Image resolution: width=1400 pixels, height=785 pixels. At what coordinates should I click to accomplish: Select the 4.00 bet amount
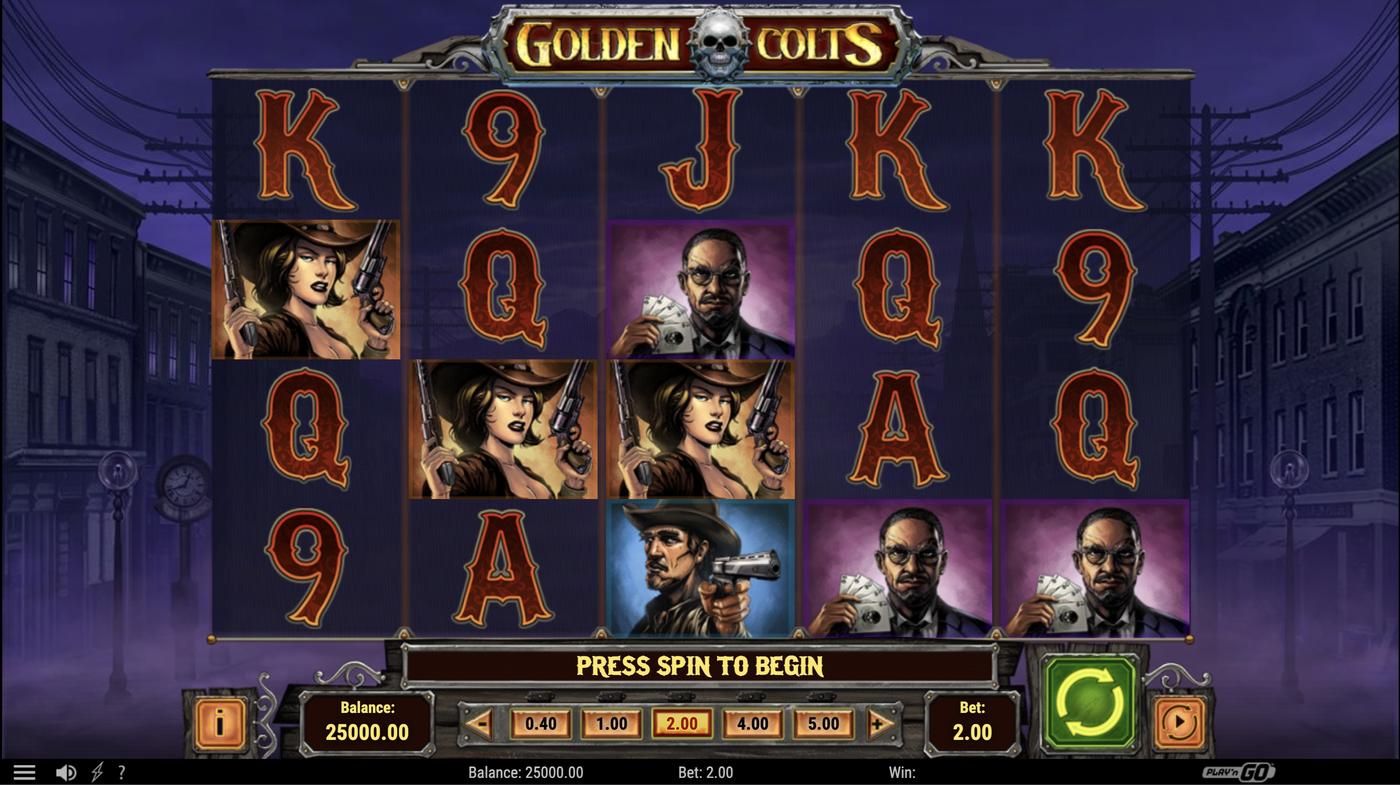pyautogui.click(x=753, y=722)
